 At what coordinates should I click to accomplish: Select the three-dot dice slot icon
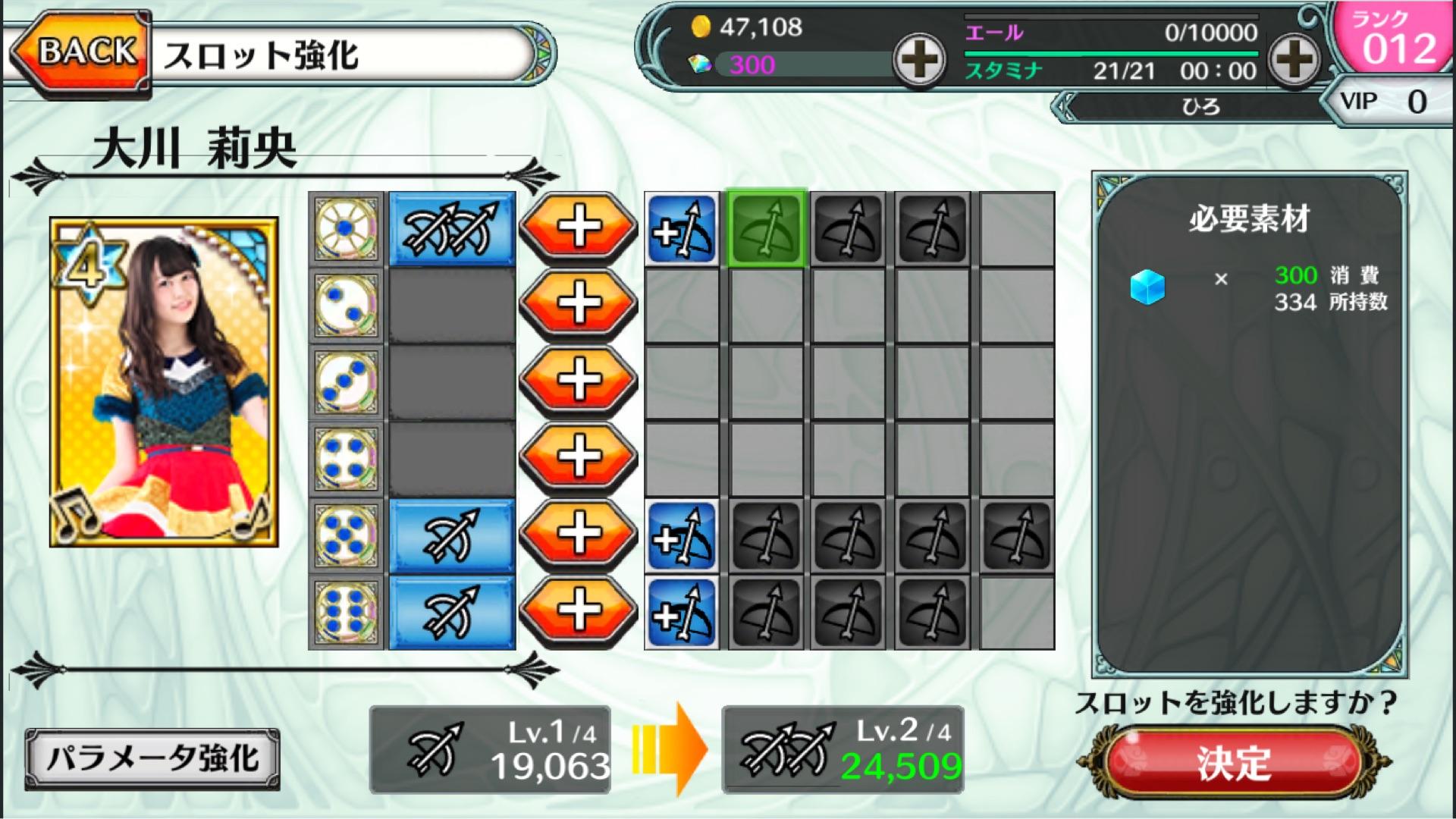point(347,381)
